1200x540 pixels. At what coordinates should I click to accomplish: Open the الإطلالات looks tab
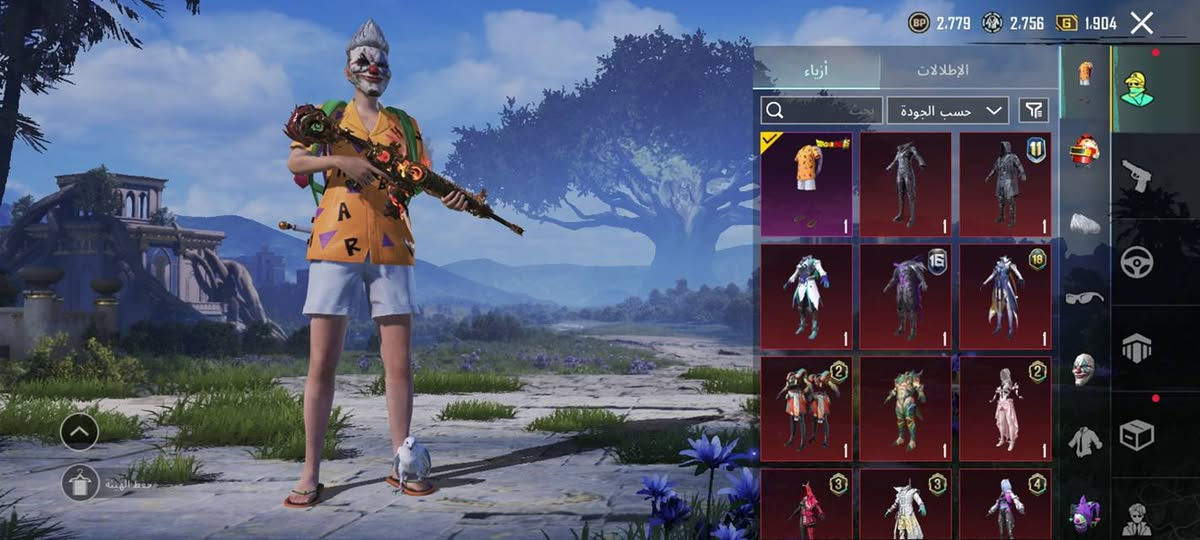click(942, 70)
